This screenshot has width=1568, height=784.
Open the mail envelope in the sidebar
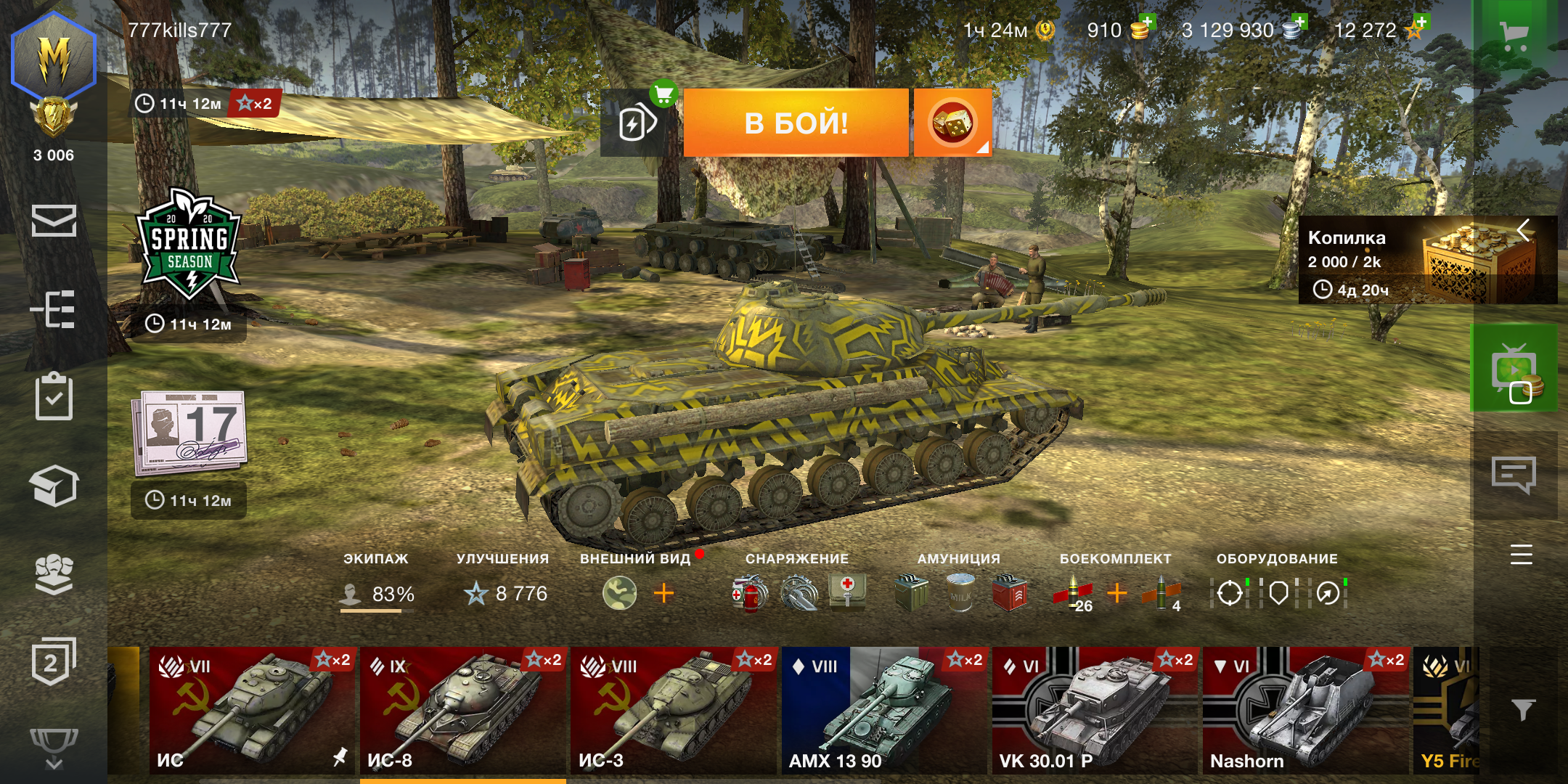coord(54,221)
